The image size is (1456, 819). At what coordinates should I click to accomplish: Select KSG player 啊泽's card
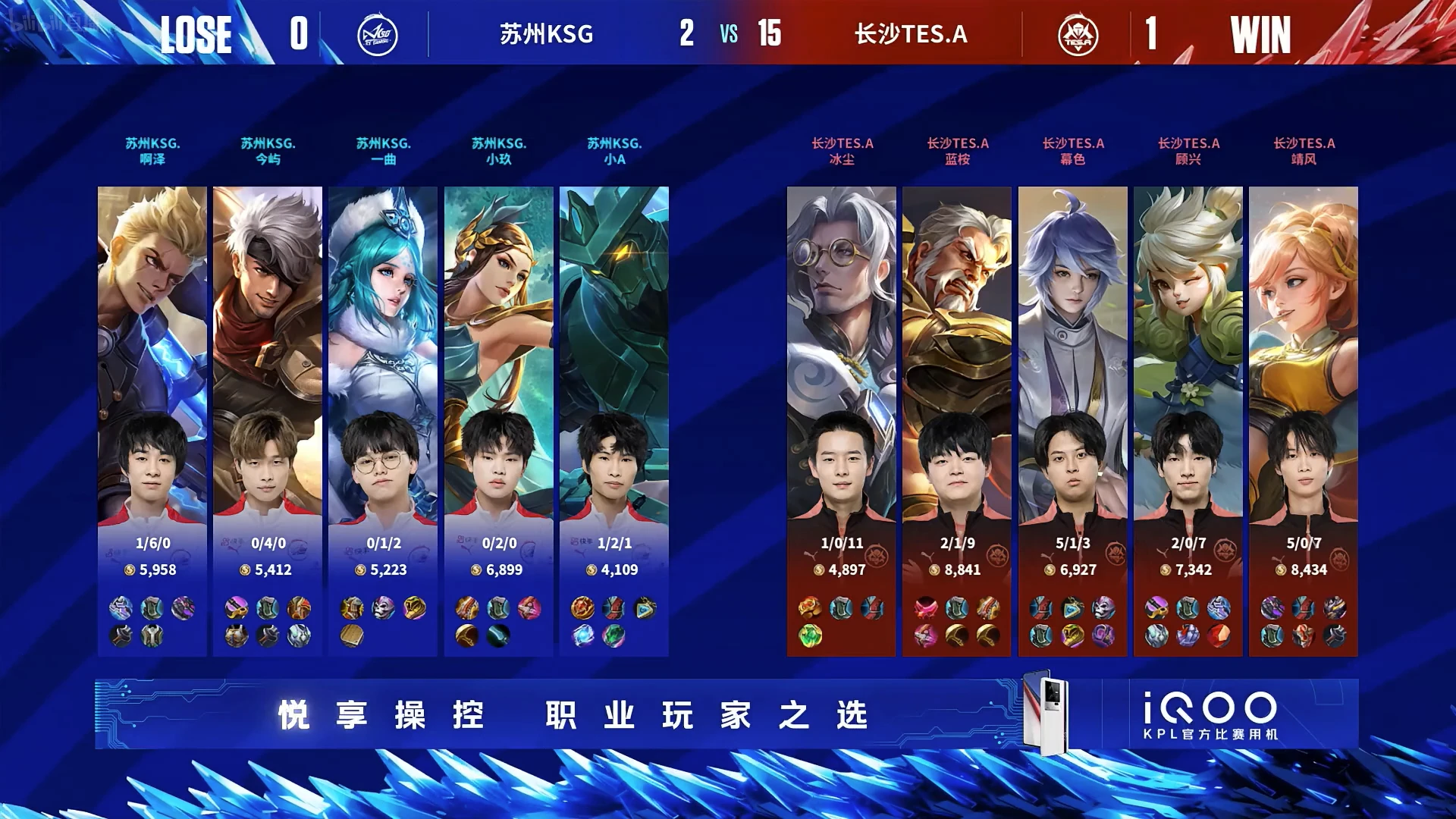tap(152, 421)
